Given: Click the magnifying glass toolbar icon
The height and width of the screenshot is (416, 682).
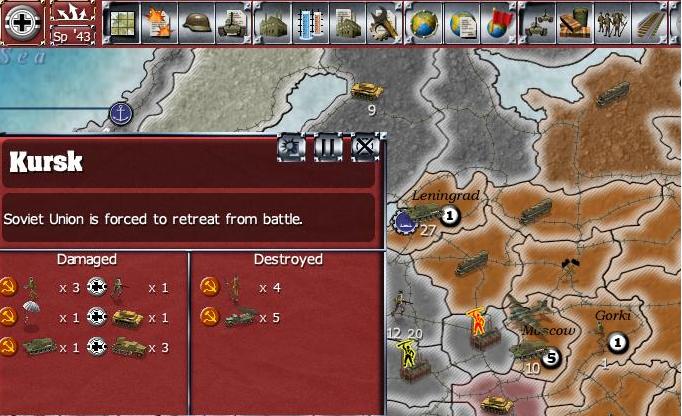Looking at the screenshot, I should 384,20.
